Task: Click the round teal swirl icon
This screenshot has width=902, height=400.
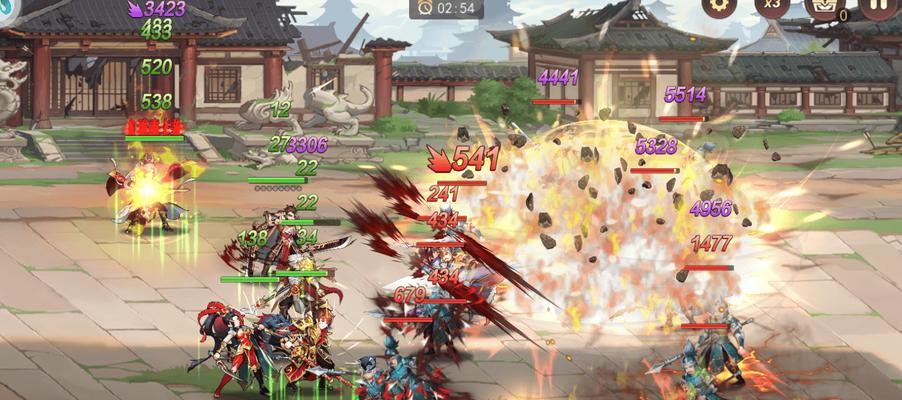Action: (8, 6)
